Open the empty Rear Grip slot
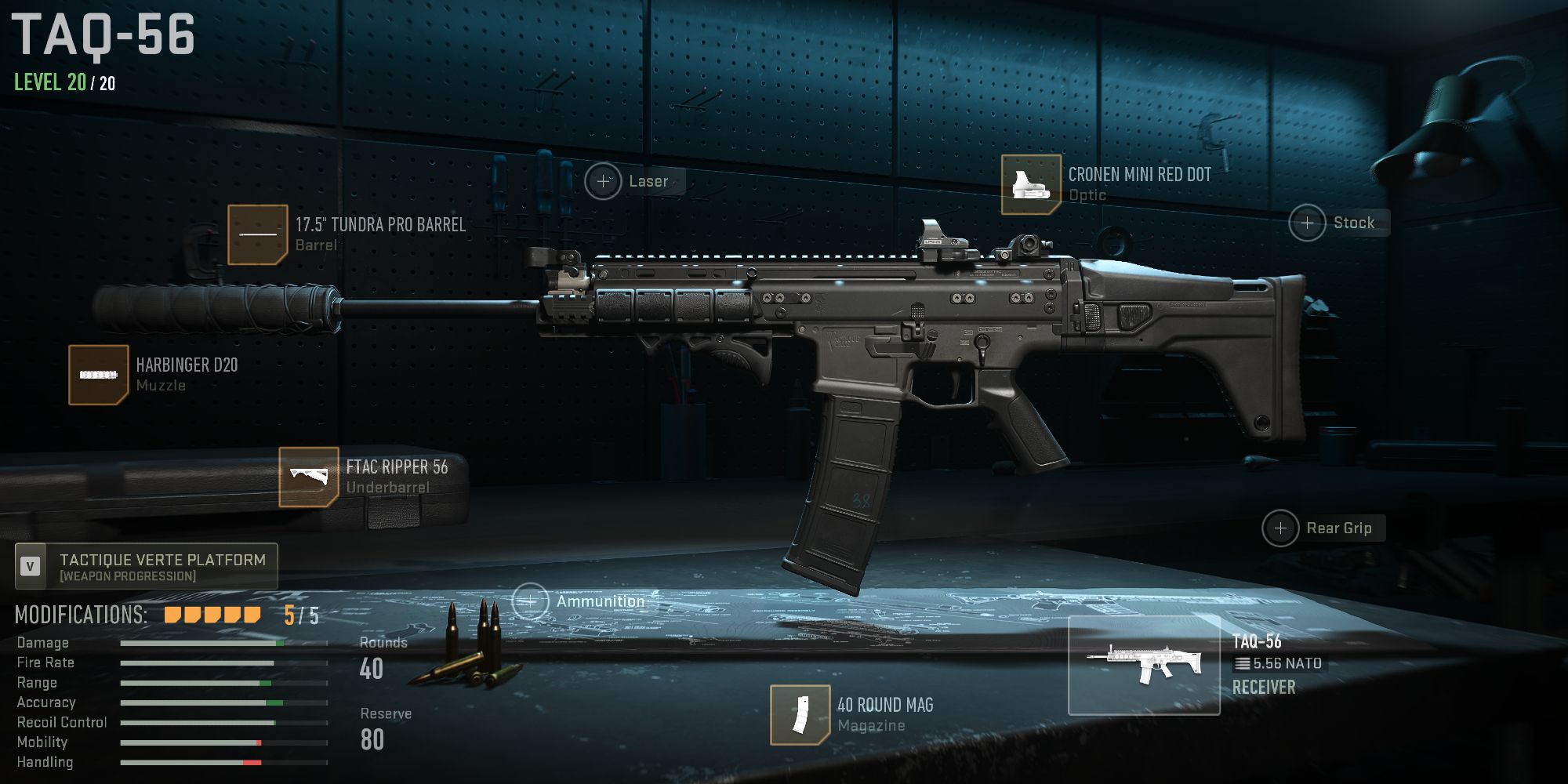The width and height of the screenshot is (1568, 784). tap(1281, 528)
